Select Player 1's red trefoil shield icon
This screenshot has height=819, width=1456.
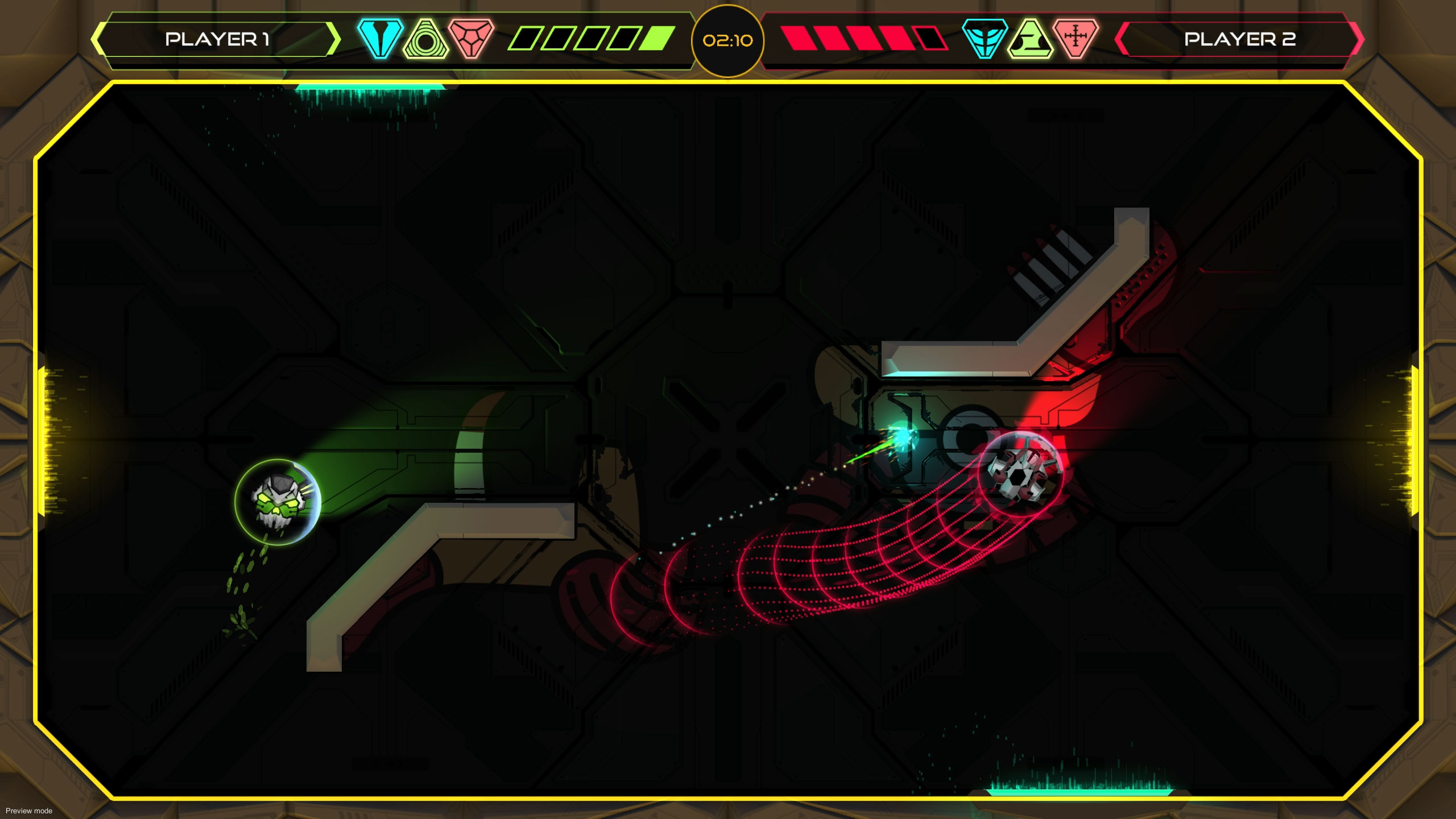coord(471,40)
